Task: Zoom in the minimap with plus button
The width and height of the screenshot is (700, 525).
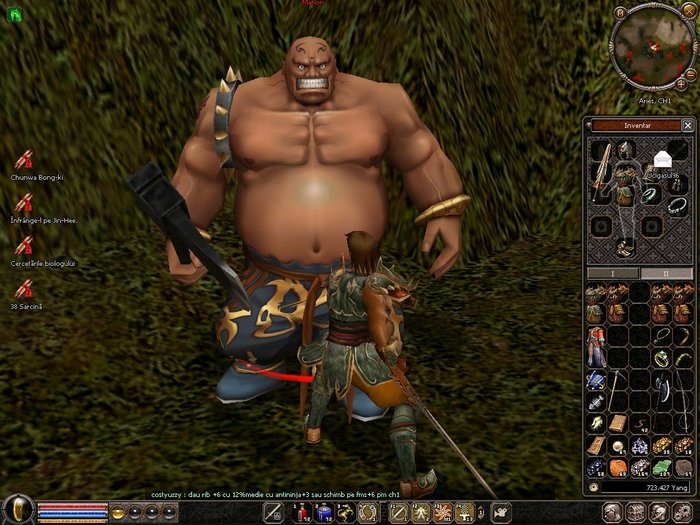Action: pyautogui.click(x=682, y=85)
